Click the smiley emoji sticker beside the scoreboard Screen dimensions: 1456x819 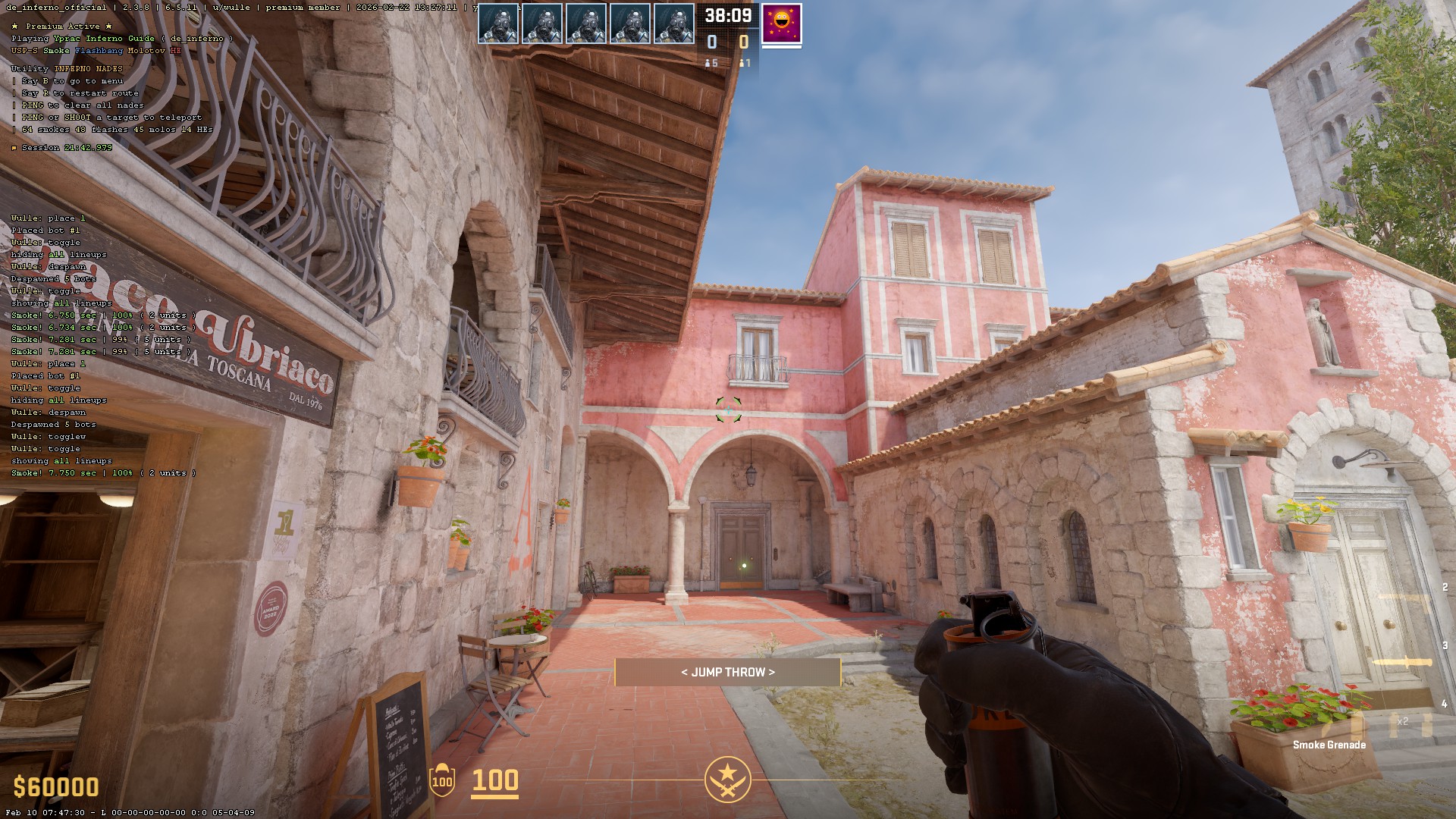(x=782, y=24)
